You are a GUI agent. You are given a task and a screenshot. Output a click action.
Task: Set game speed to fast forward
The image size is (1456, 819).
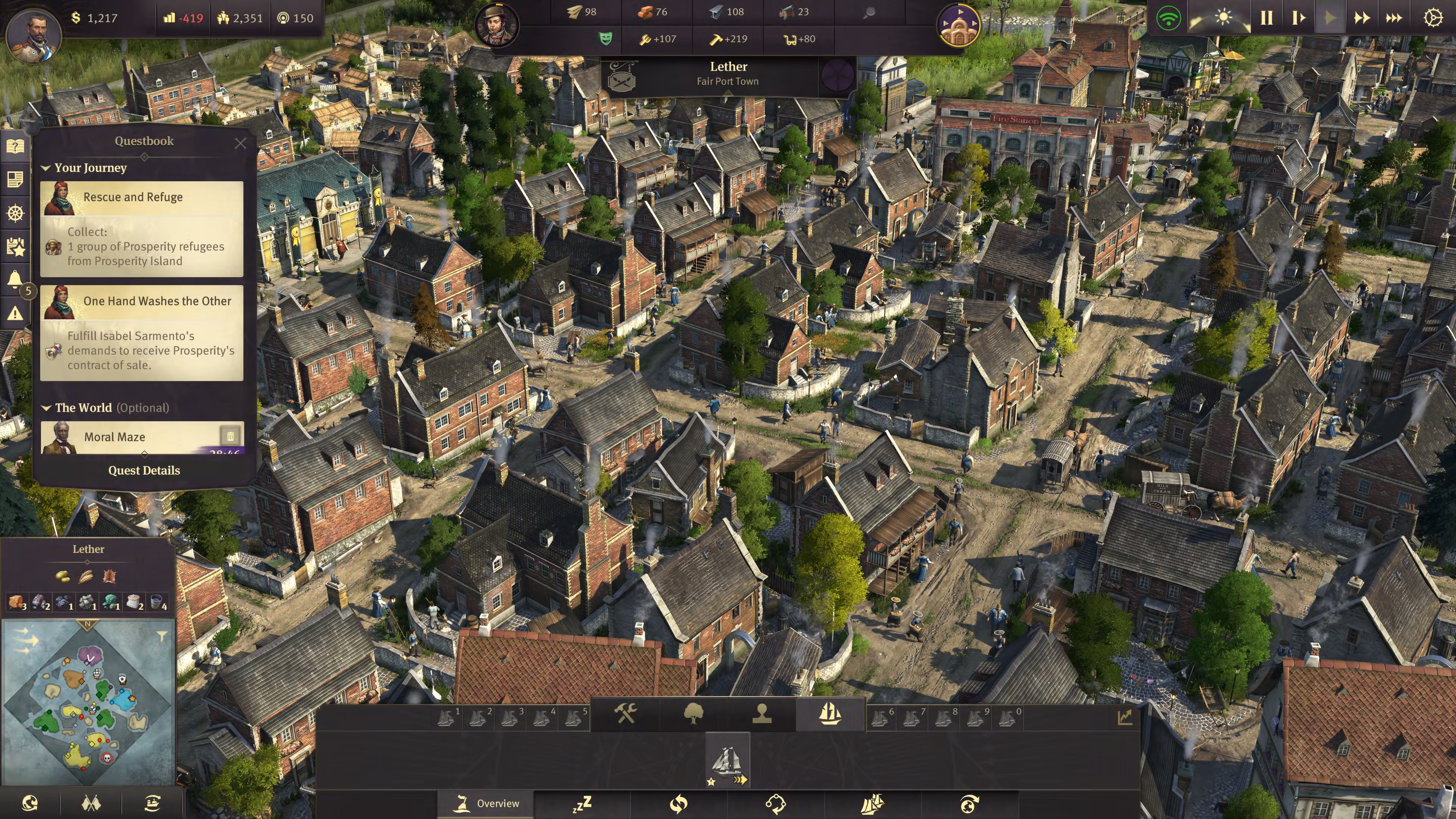coord(1362,18)
